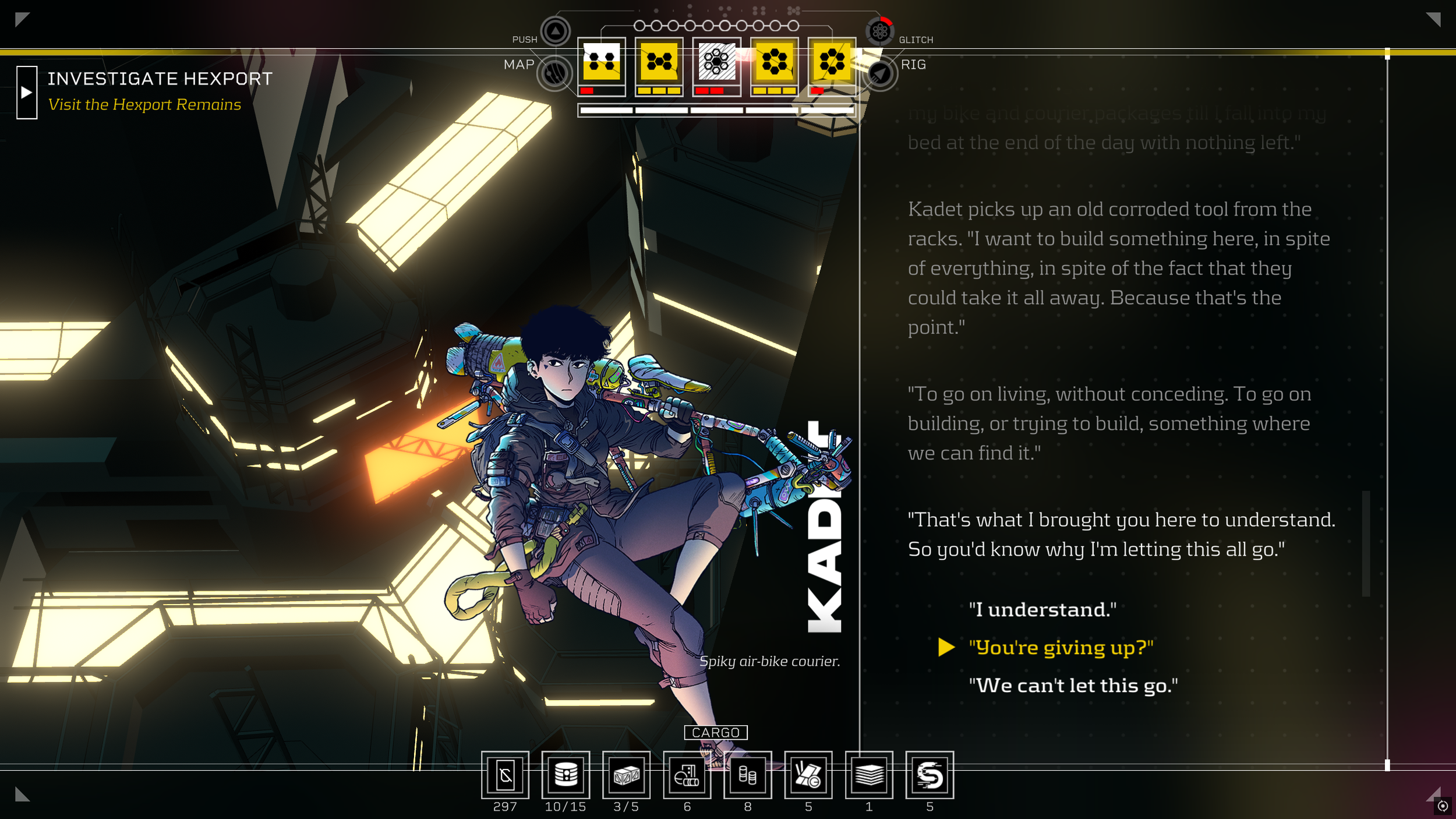Select the stacked sheets cargo slot

(869, 775)
